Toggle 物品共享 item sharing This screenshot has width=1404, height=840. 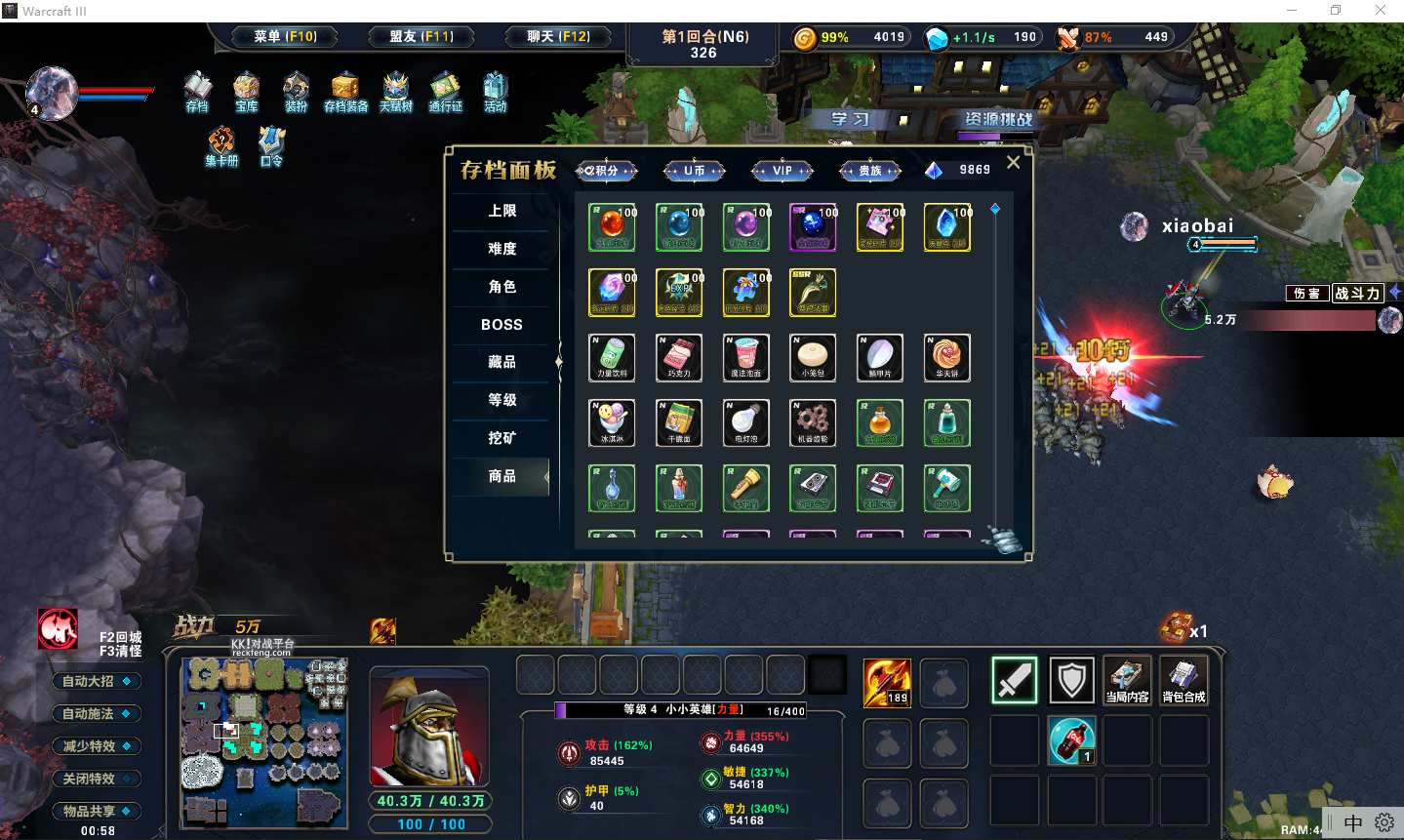click(96, 811)
